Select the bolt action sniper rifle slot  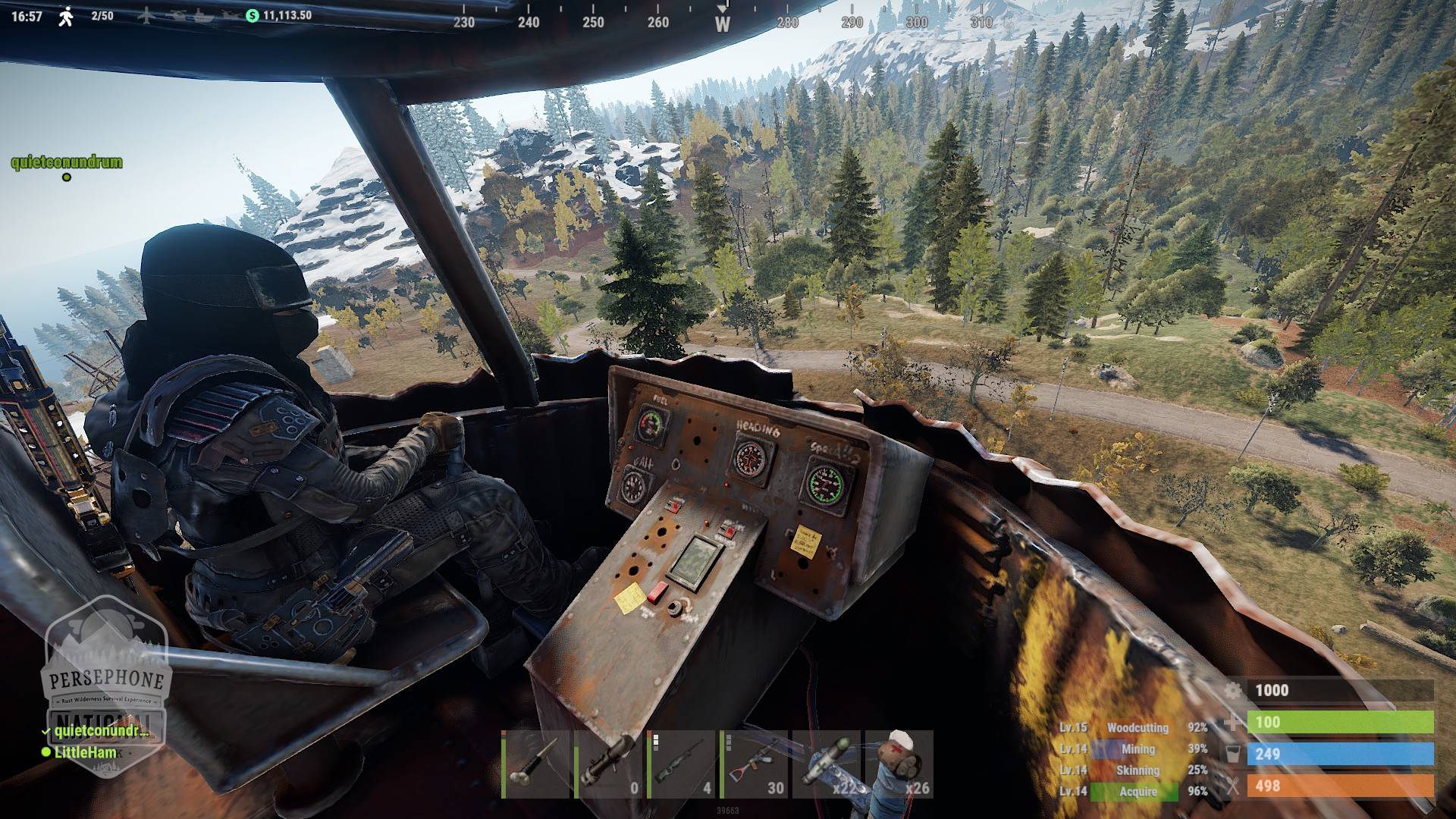pos(680,764)
